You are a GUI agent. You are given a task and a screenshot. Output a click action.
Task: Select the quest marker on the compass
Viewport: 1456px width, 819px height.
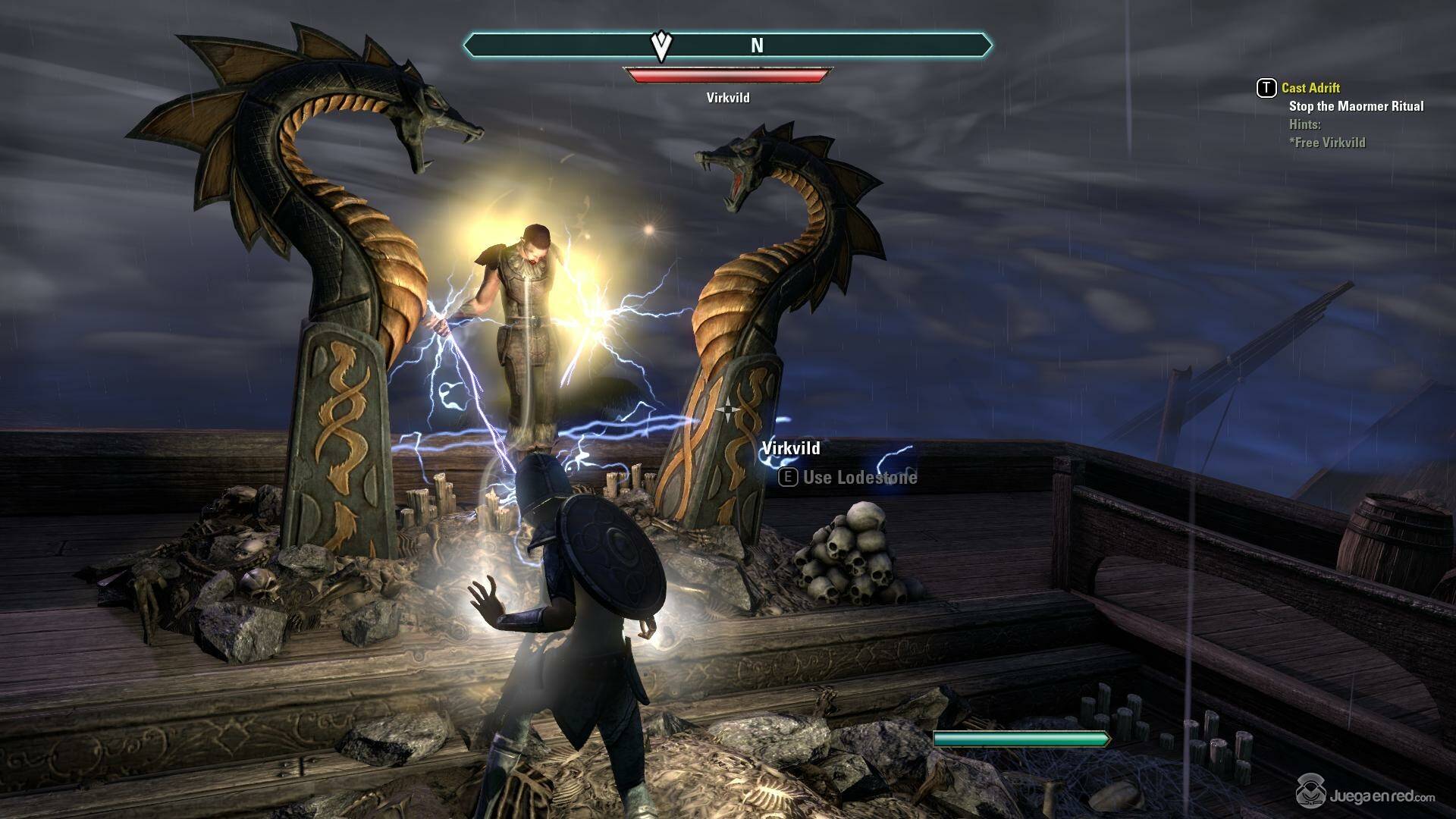661,46
